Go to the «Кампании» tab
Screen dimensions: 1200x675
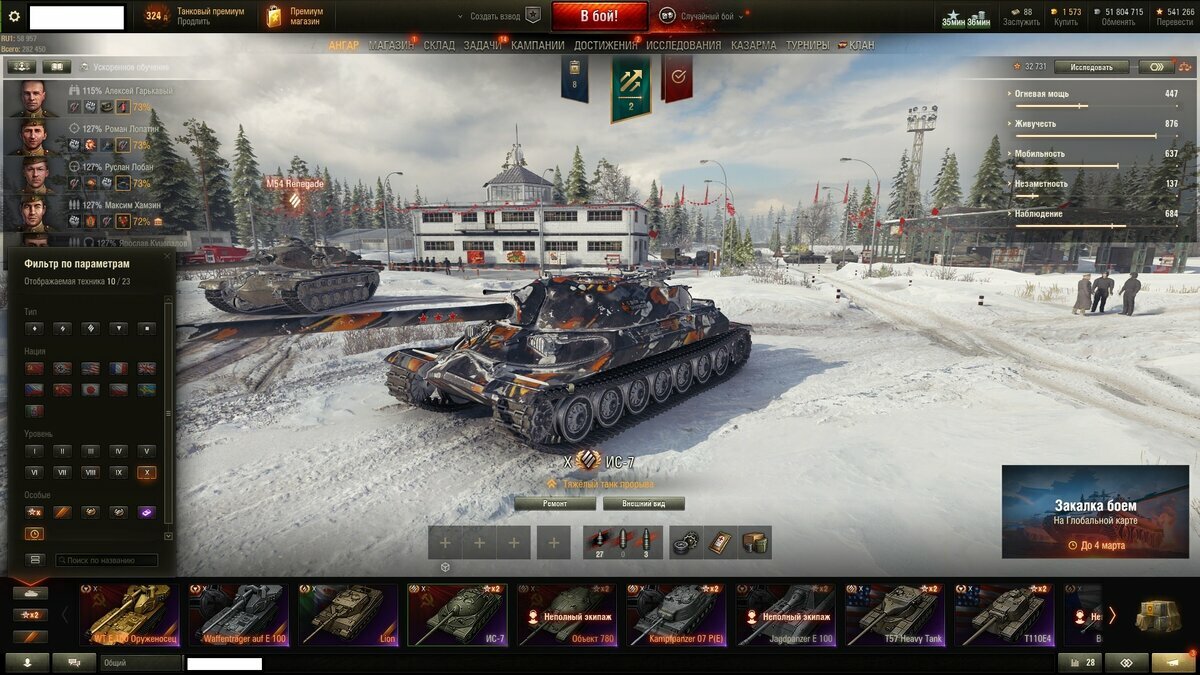[538, 45]
